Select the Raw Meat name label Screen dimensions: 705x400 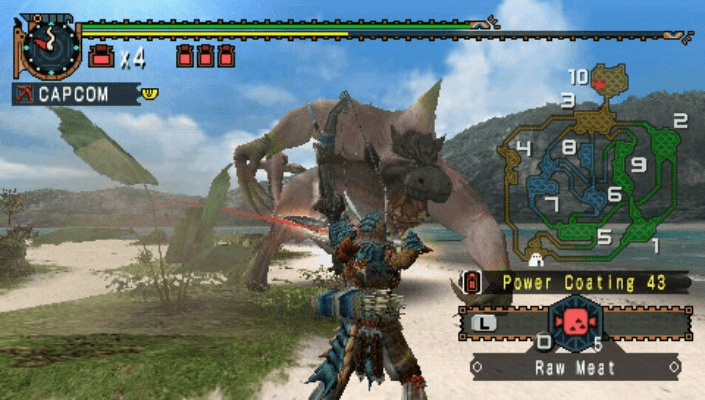[573, 367]
